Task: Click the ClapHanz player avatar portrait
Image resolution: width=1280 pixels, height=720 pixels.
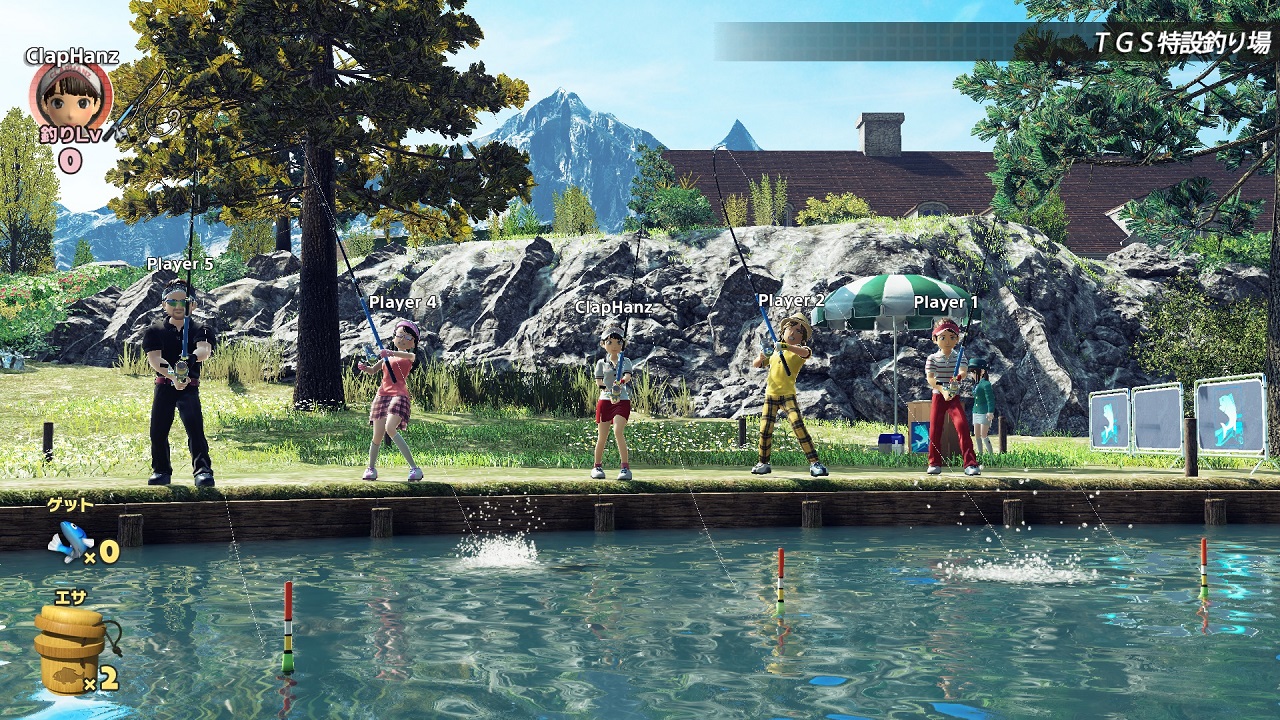Action: tap(70, 95)
